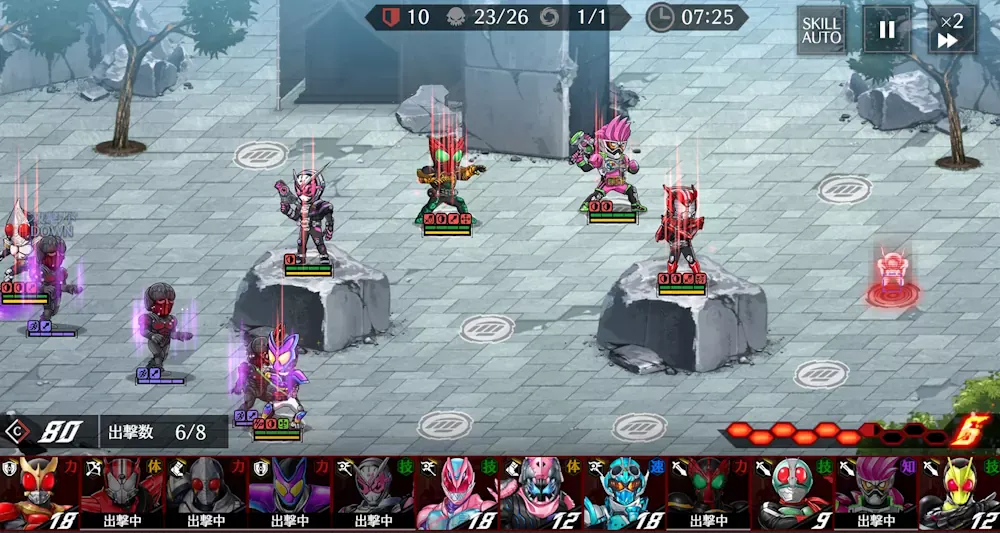Pause the battle
The height and width of the screenshot is (533, 1000).
click(x=887, y=30)
